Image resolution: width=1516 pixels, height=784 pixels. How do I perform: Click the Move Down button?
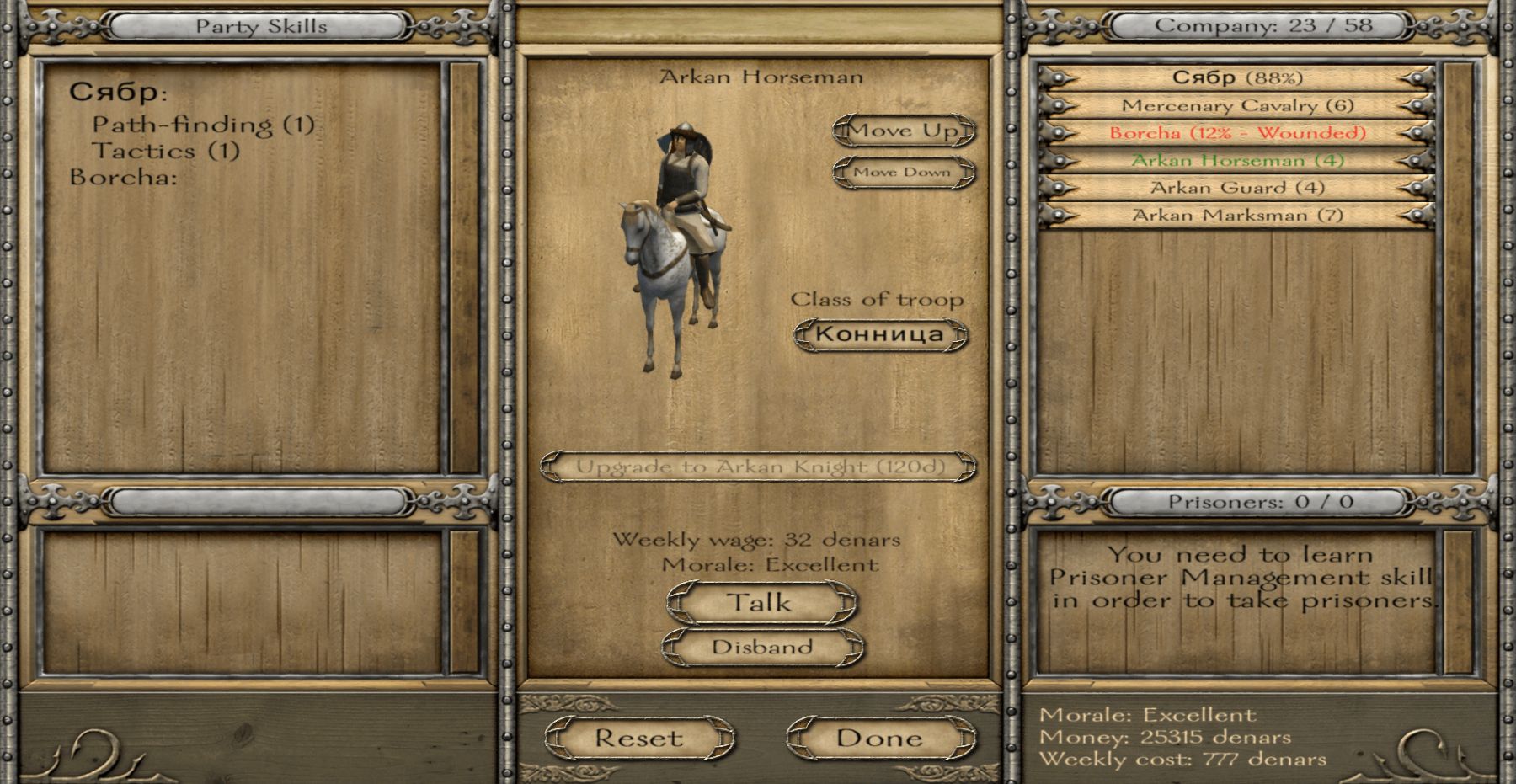click(903, 172)
